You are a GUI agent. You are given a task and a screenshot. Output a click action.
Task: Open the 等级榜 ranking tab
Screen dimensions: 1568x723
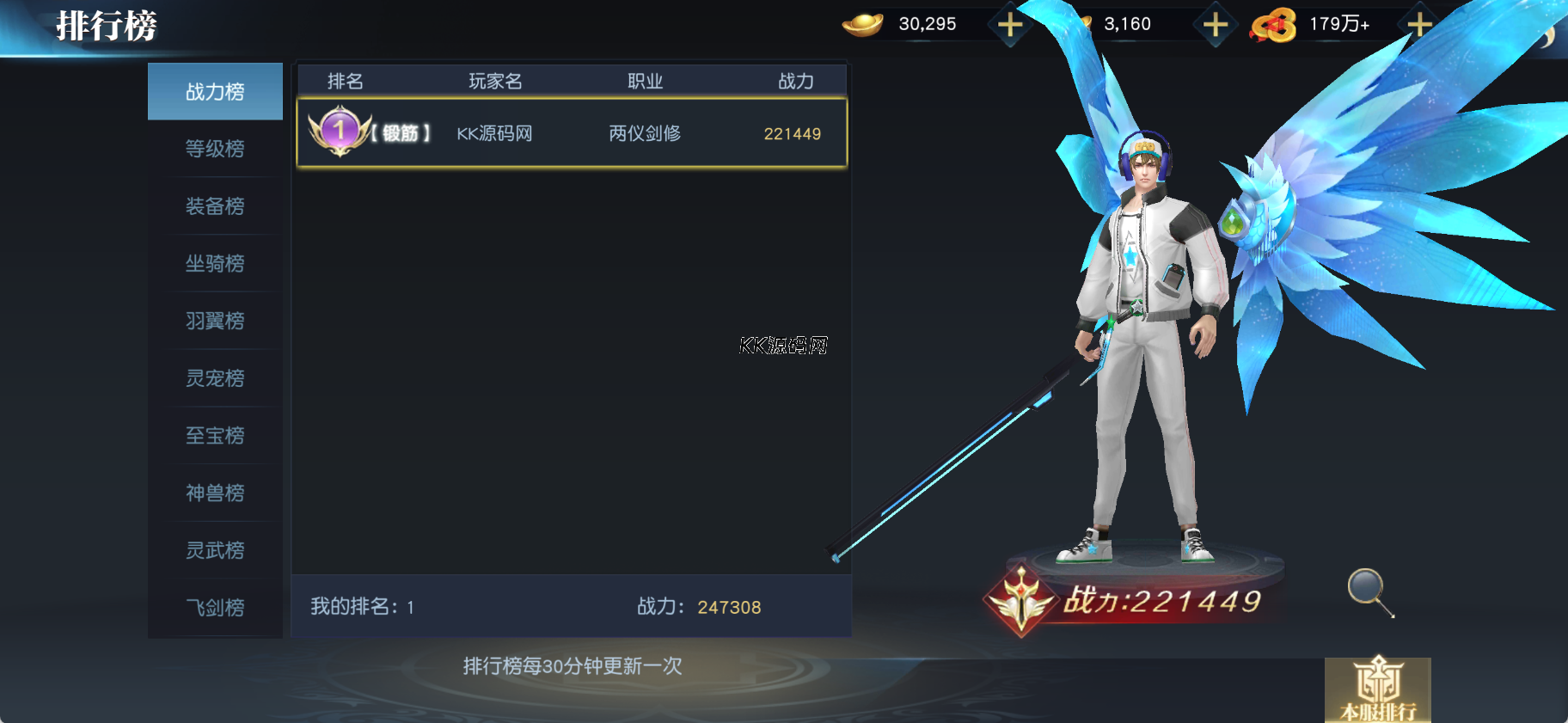point(215,149)
